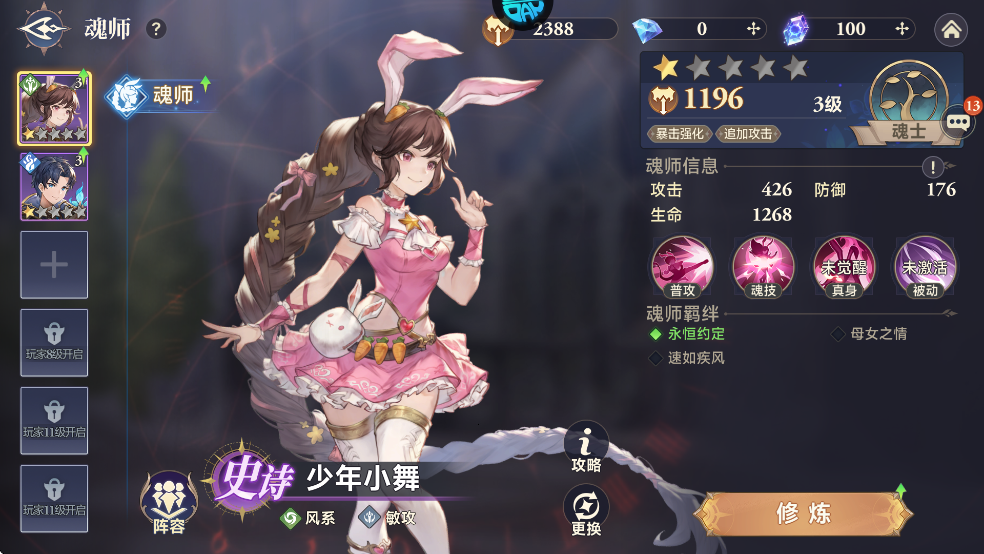Click the back arrow emblem

pyautogui.click(x=41, y=28)
